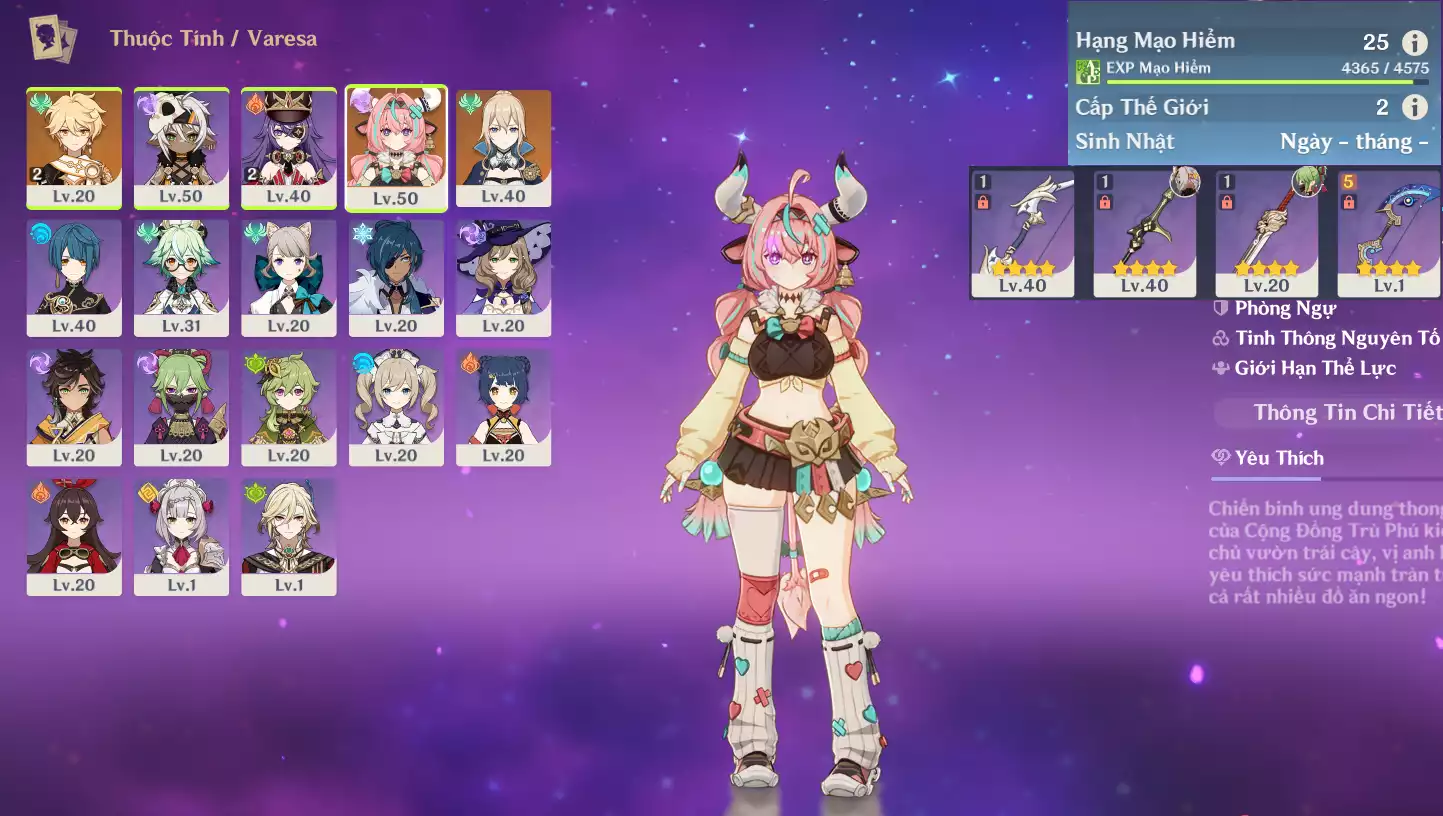
Task: Select masked Kuki Shinobu's card
Action: (181, 406)
